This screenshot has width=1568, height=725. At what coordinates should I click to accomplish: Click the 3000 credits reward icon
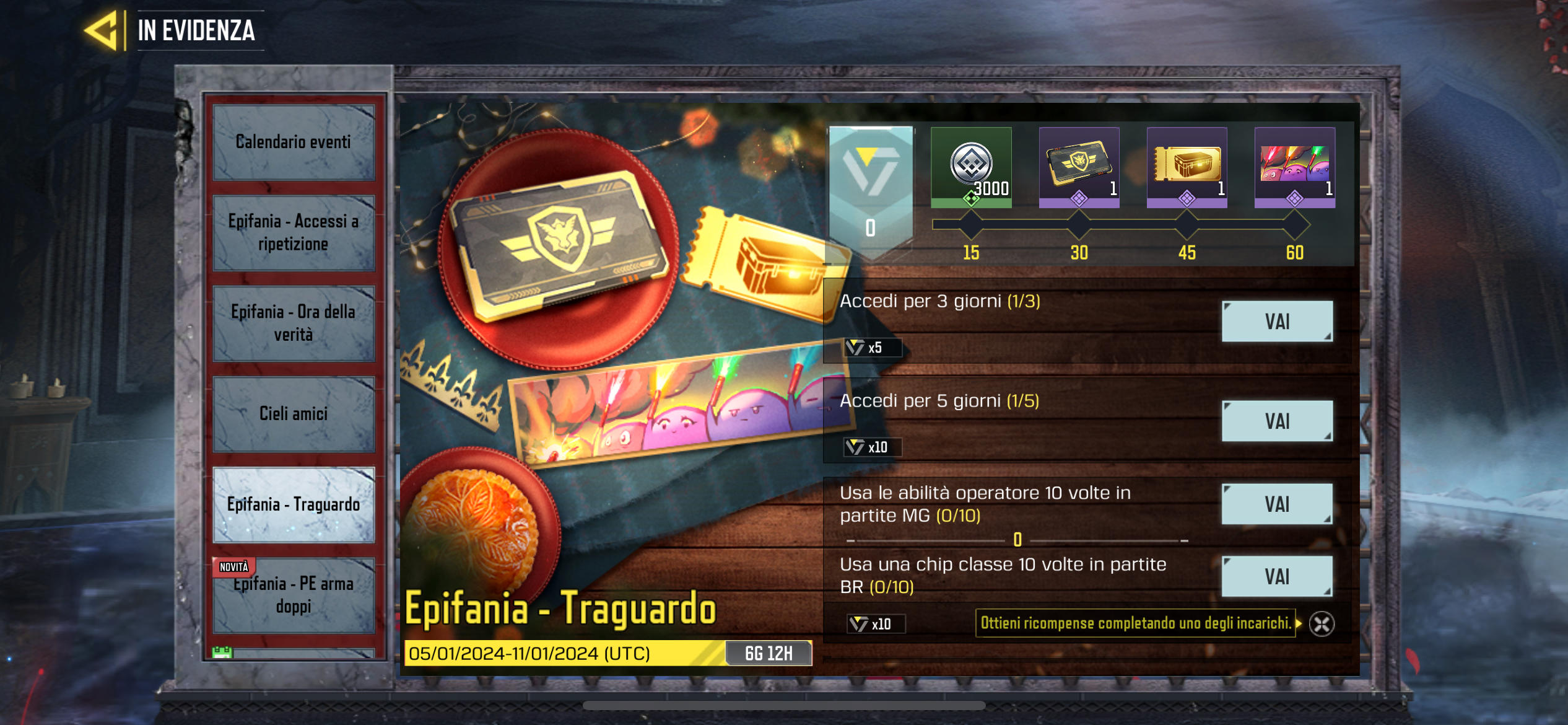(x=972, y=169)
